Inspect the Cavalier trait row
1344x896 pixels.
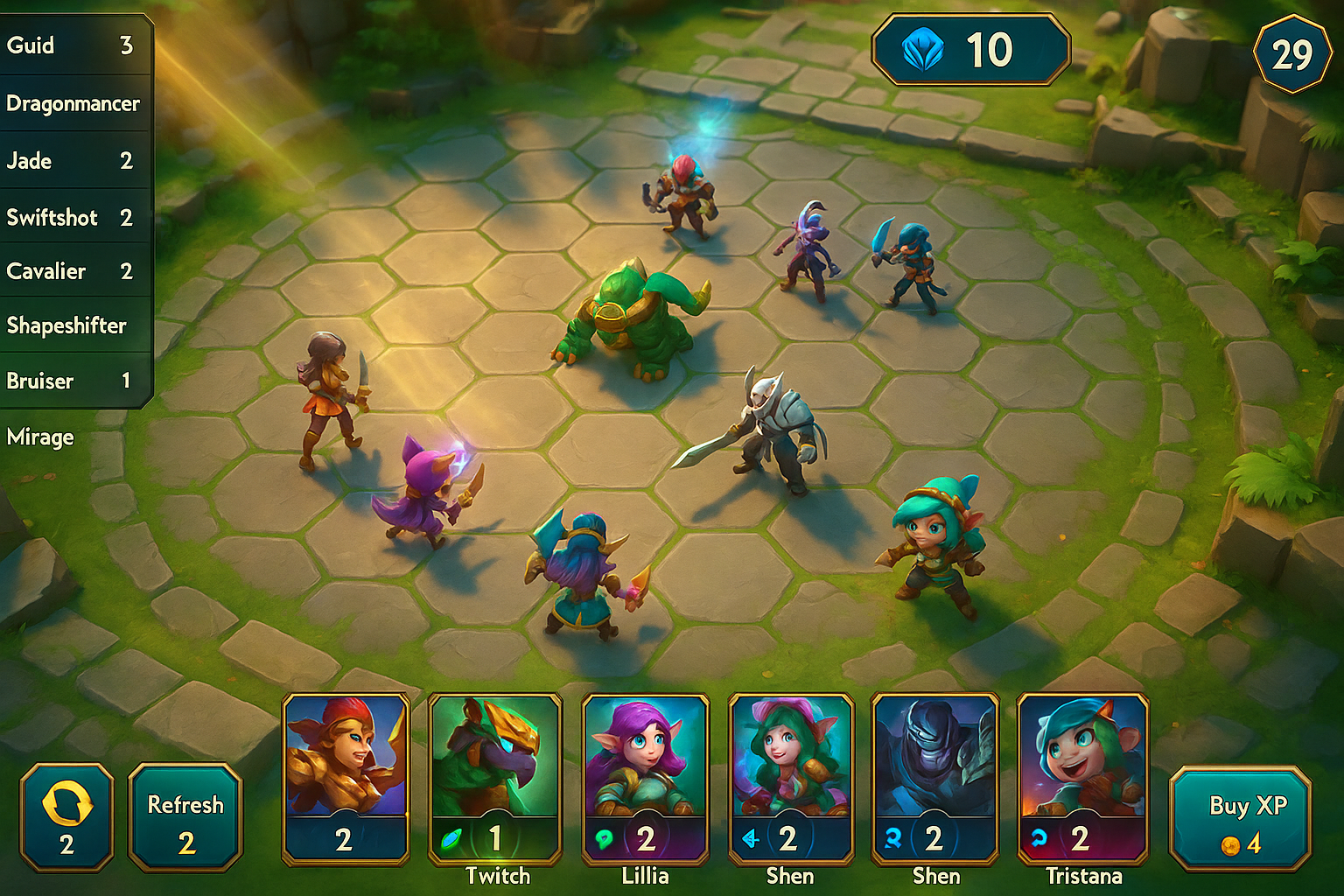[70, 271]
